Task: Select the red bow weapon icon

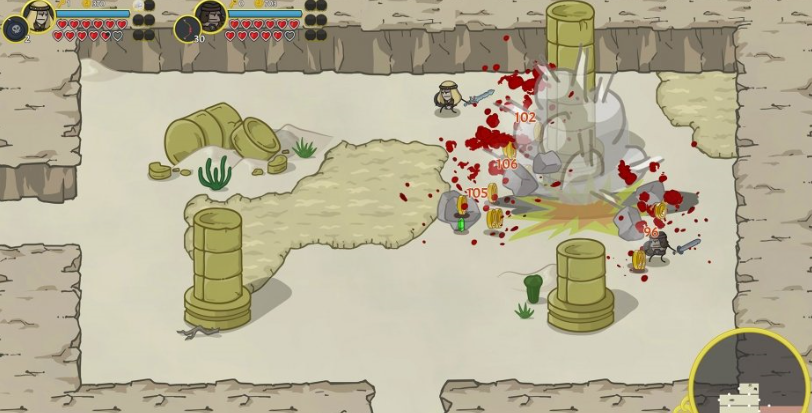Action: point(187,28)
